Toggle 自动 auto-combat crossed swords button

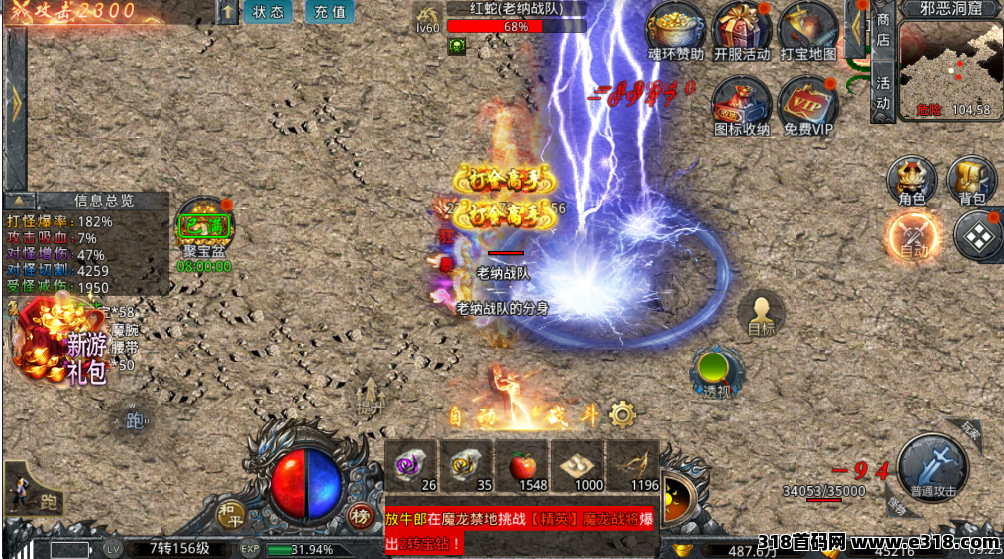click(x=911, y=237)
